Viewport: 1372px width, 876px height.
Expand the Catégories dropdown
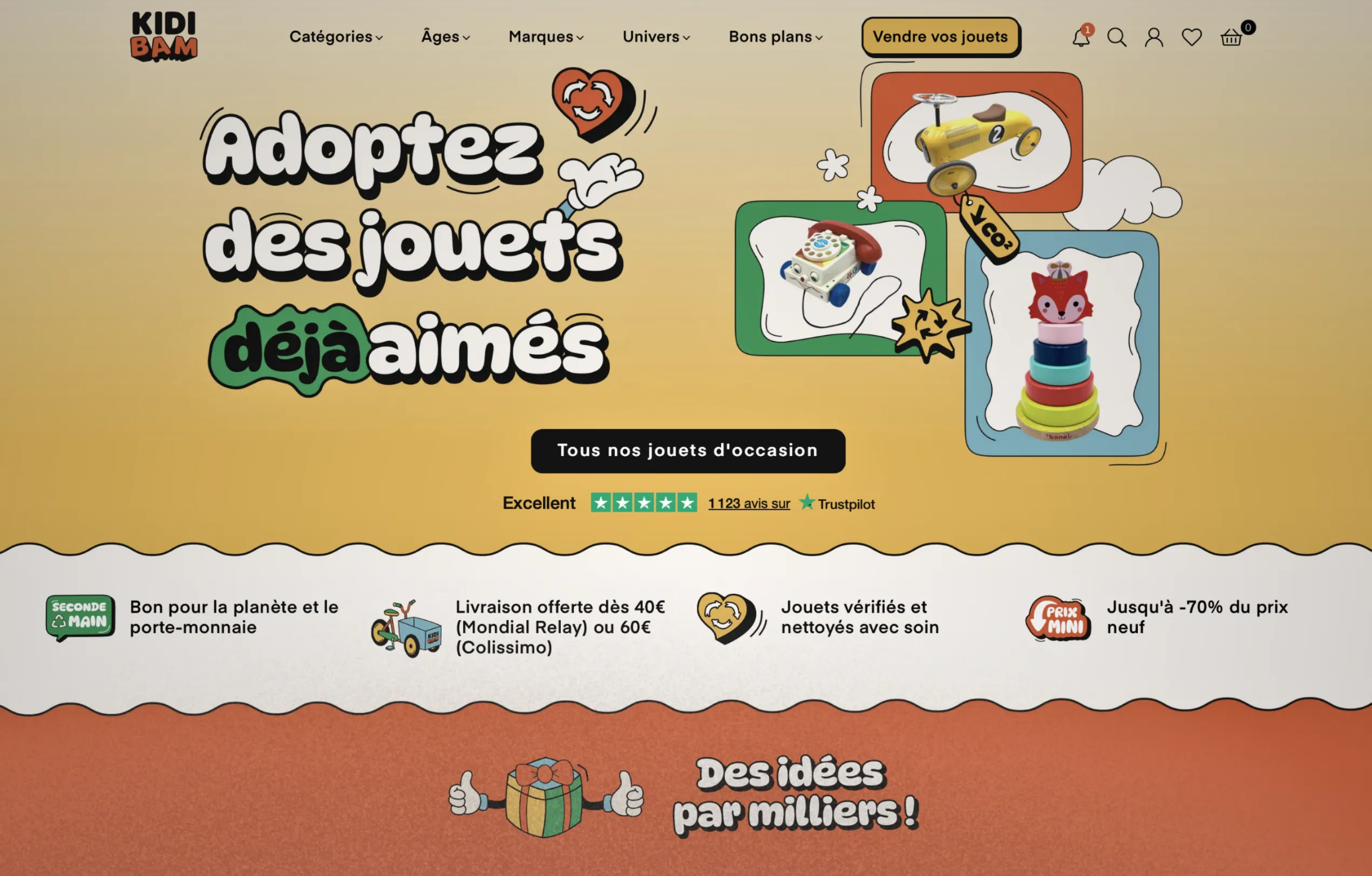[x=336, y=37]
